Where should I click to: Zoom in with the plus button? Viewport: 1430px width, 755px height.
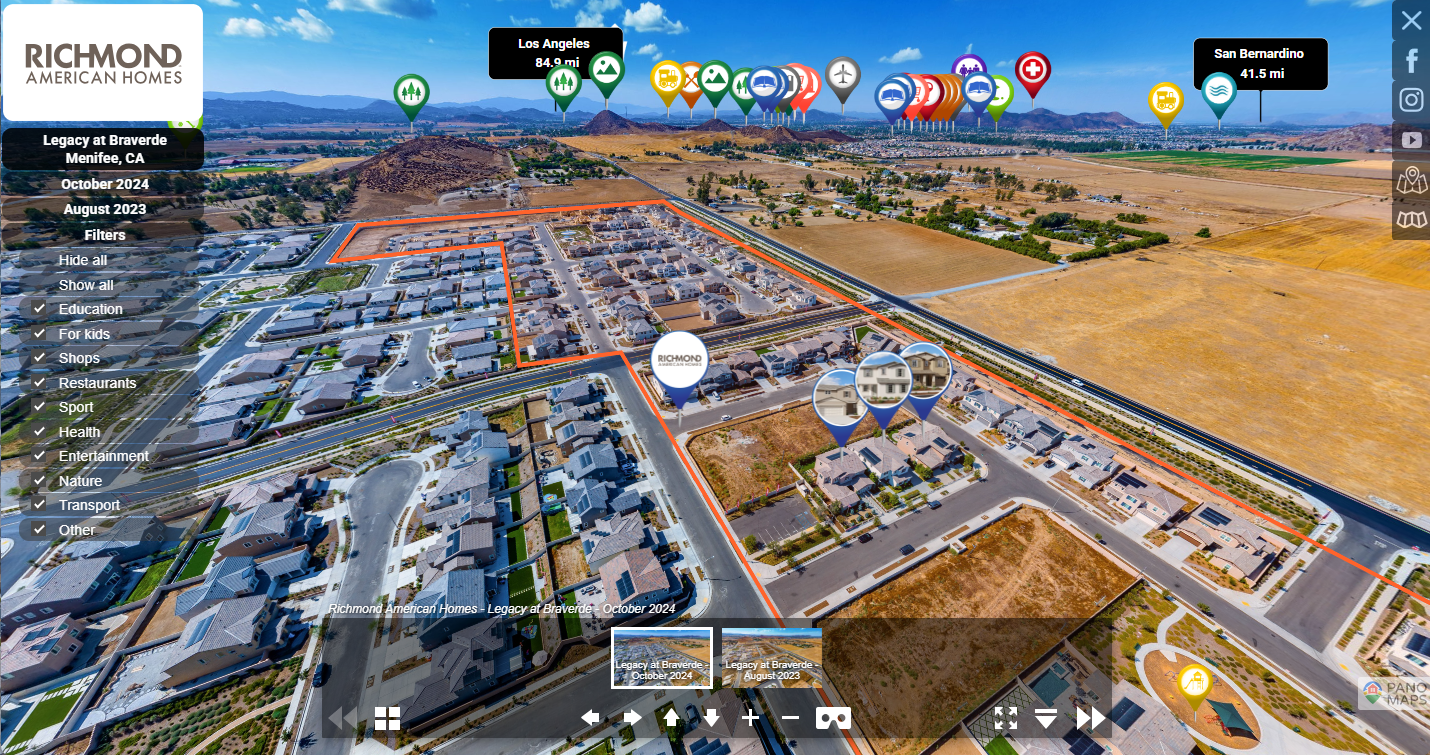[x=751, y=717]
